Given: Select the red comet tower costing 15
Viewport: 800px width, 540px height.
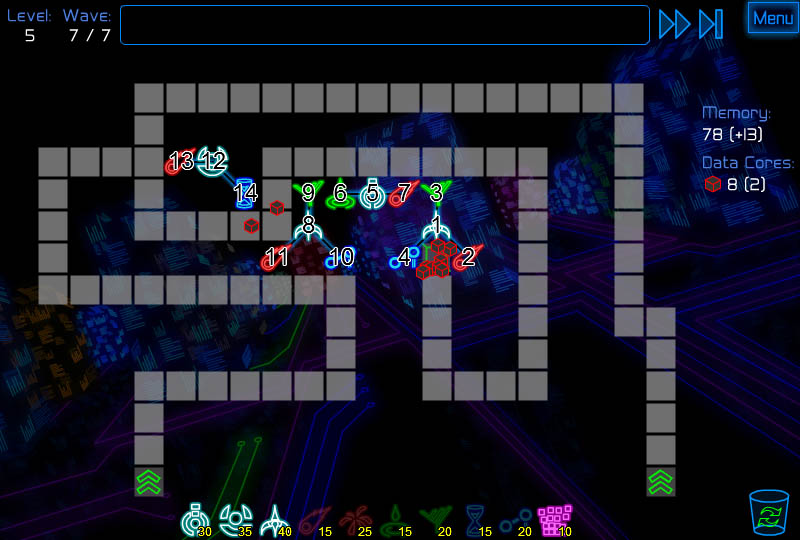Looking at the screenshot, I should coord(313,520).
